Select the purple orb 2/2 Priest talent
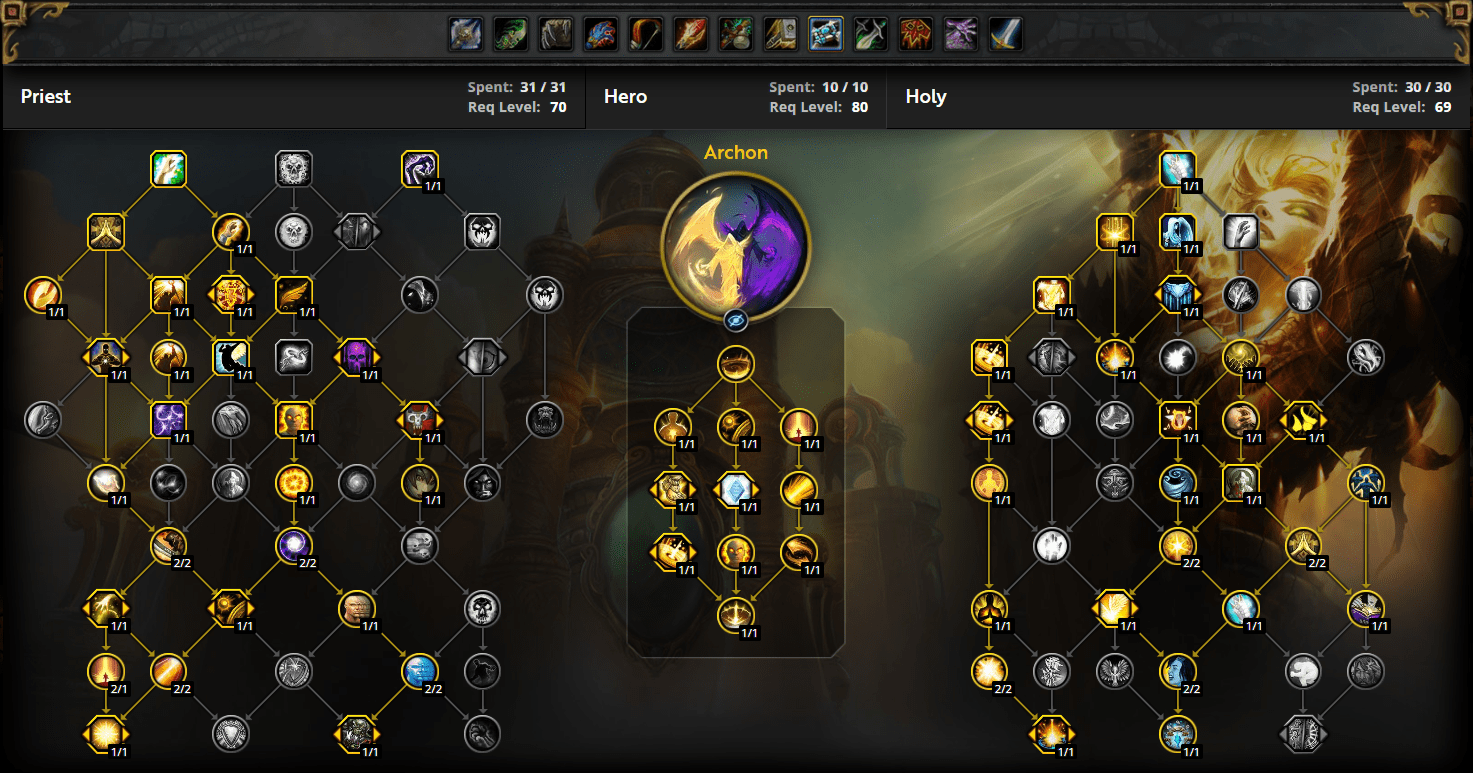 pos(293,546)
